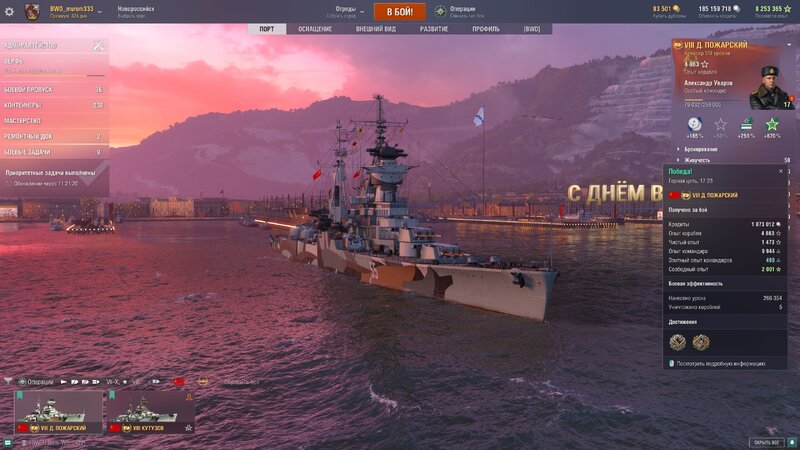Close the Победа! battle result notification
This screenshot has width=800, height=450.
[781, 171]
